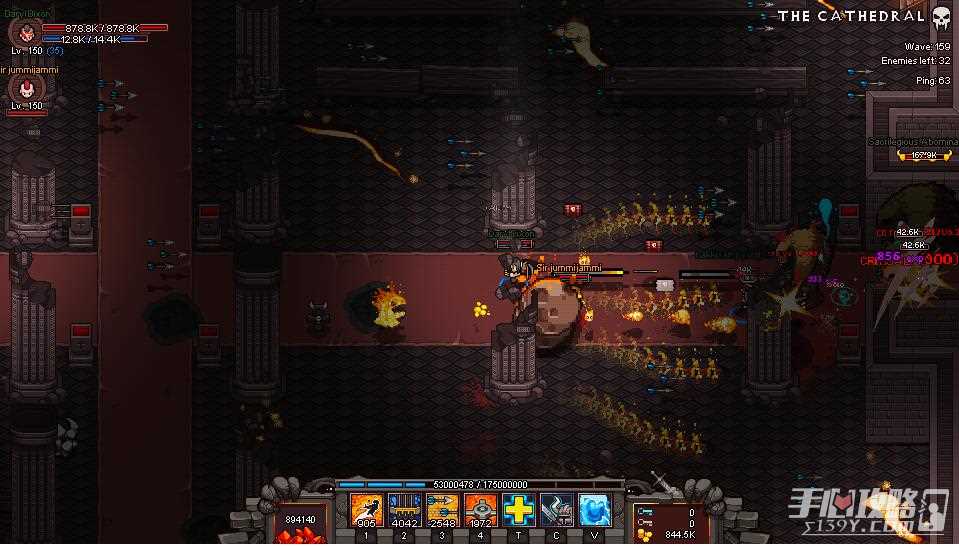Activate the dash ability in slot 1
This screenshot has height=546, width=959.
[366, 511]
